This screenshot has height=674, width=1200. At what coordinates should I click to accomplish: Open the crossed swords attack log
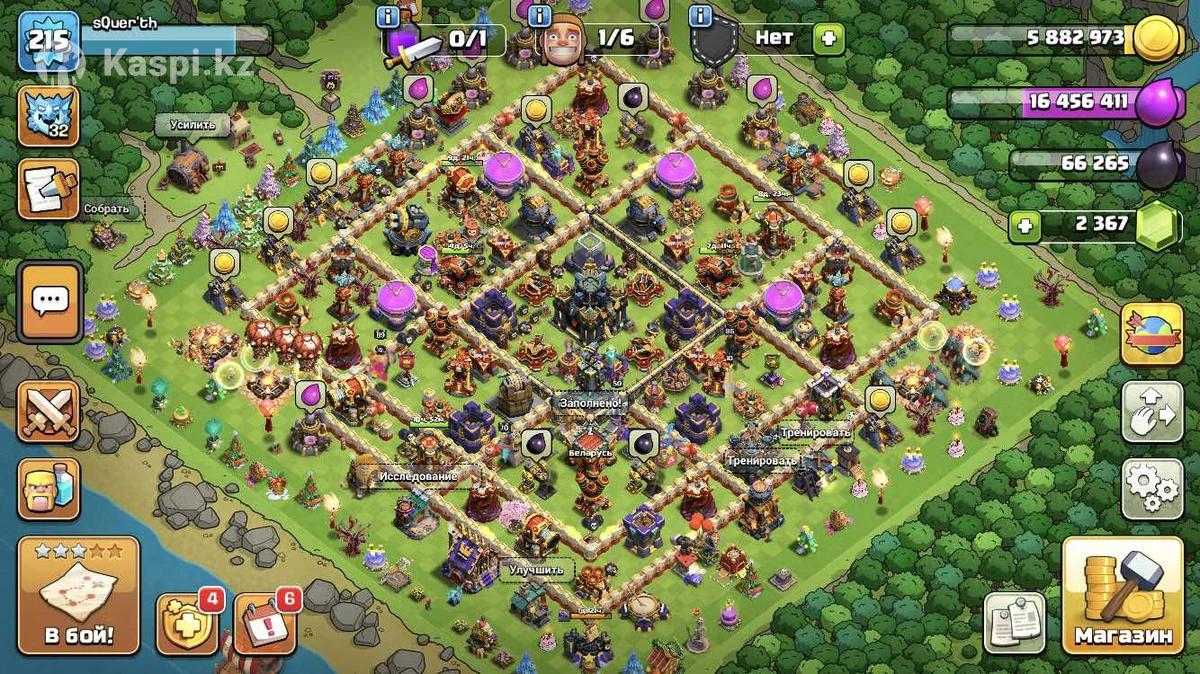click(x=49, y=411)
